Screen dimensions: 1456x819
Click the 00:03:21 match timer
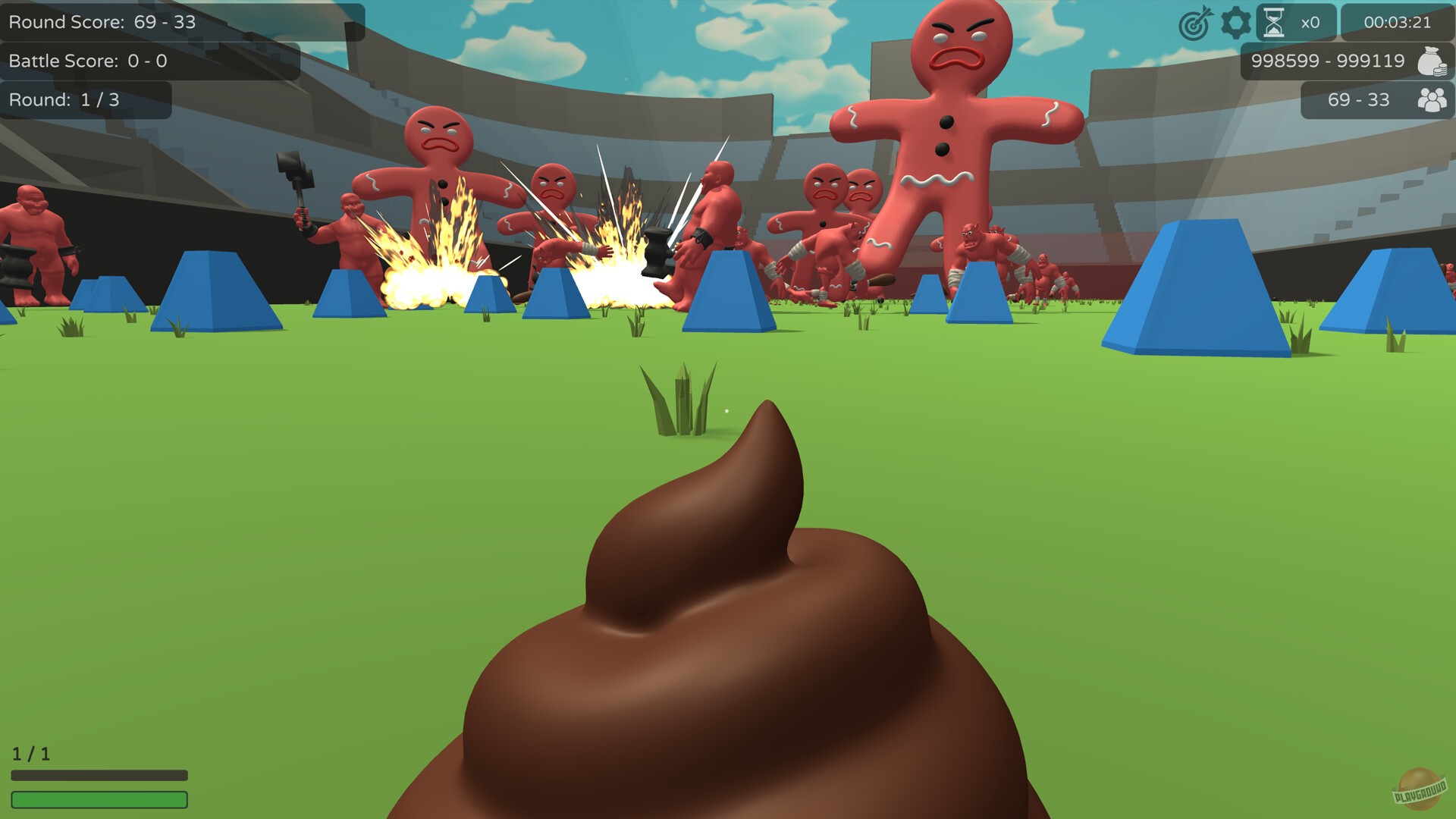coord(1399,22)
